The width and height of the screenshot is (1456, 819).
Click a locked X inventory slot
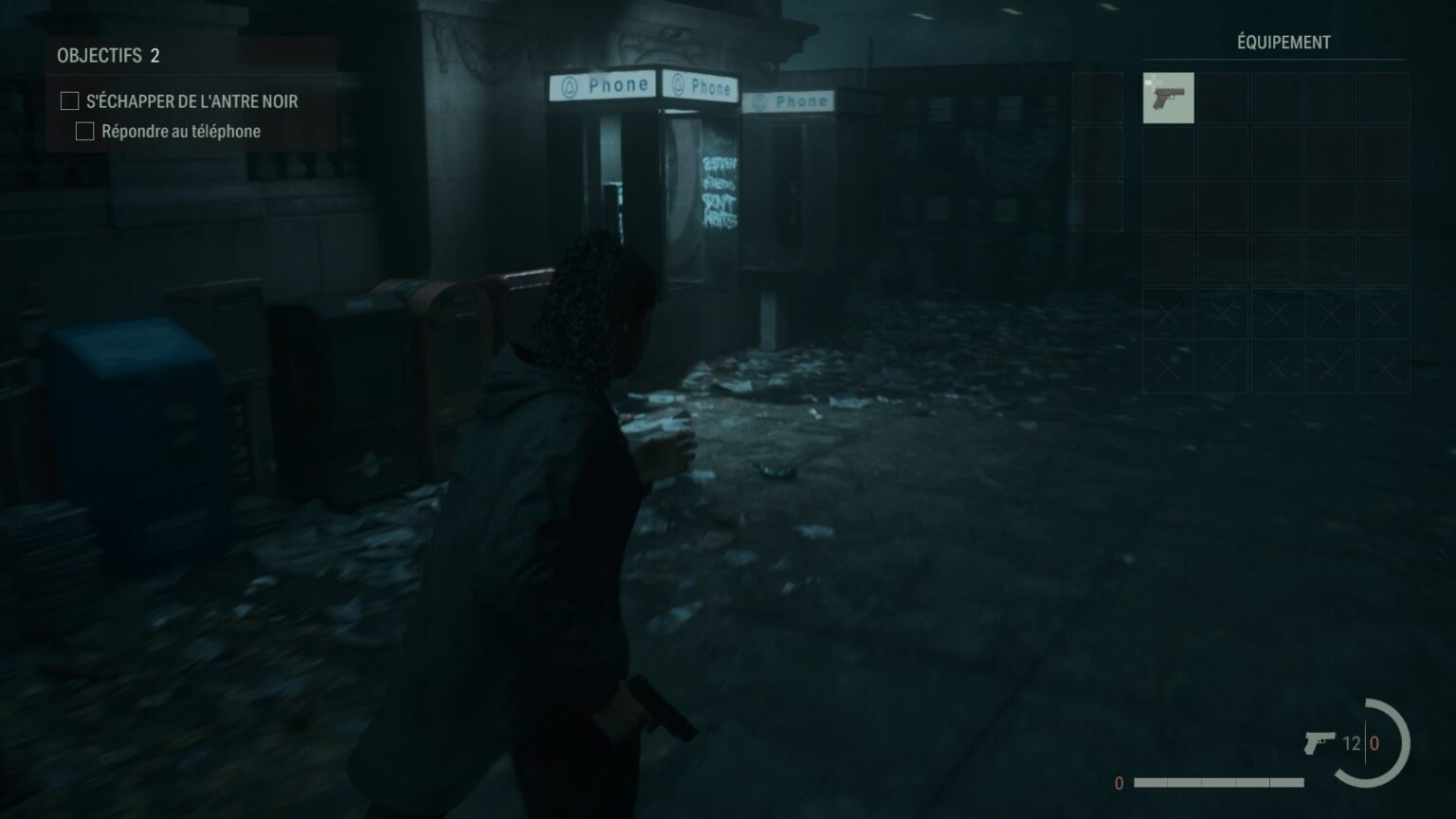coord(1169,310)
